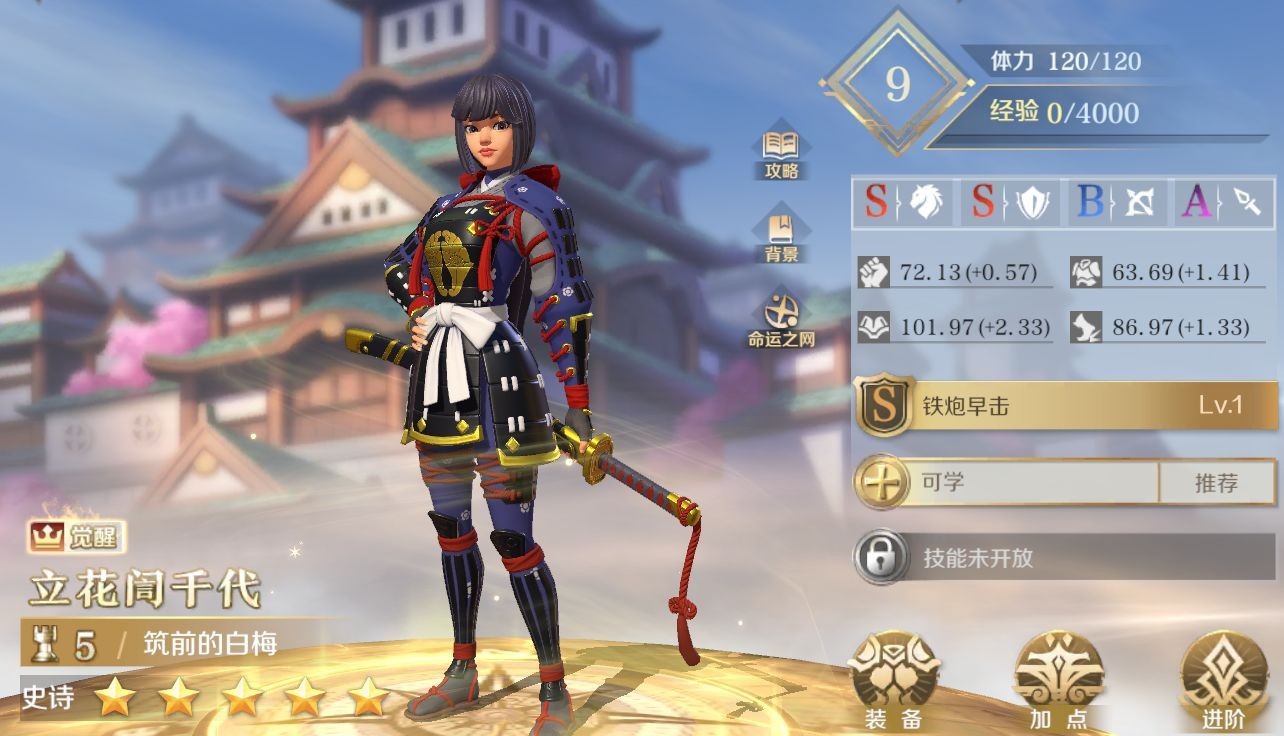Click the 可学 learnable skill slot
This screenshot has height=736, width=1284.
coord(1008,483)
